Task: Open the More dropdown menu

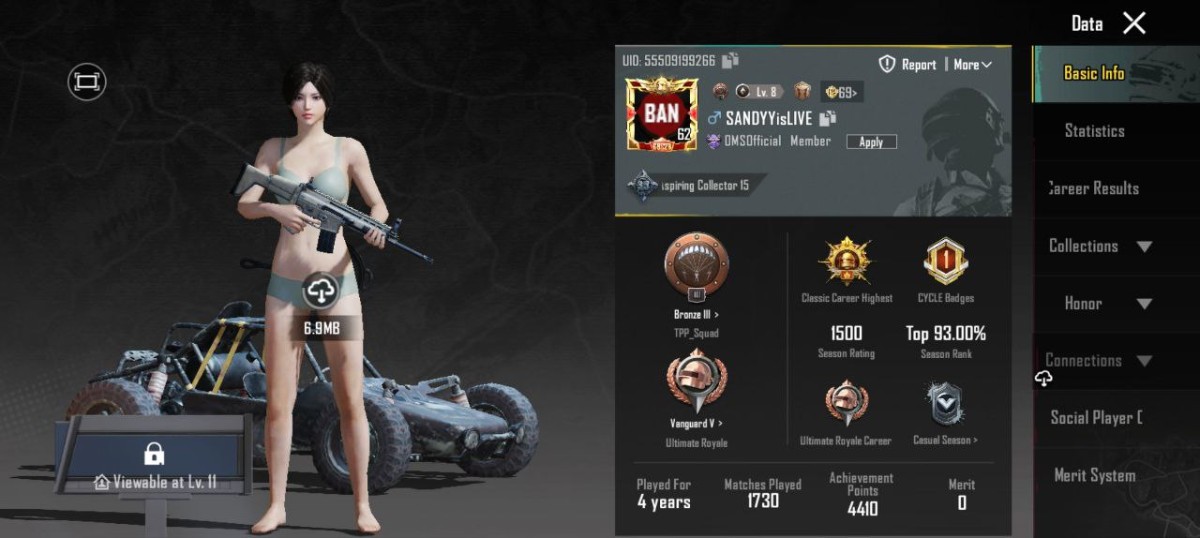Action: coord(972,64)
